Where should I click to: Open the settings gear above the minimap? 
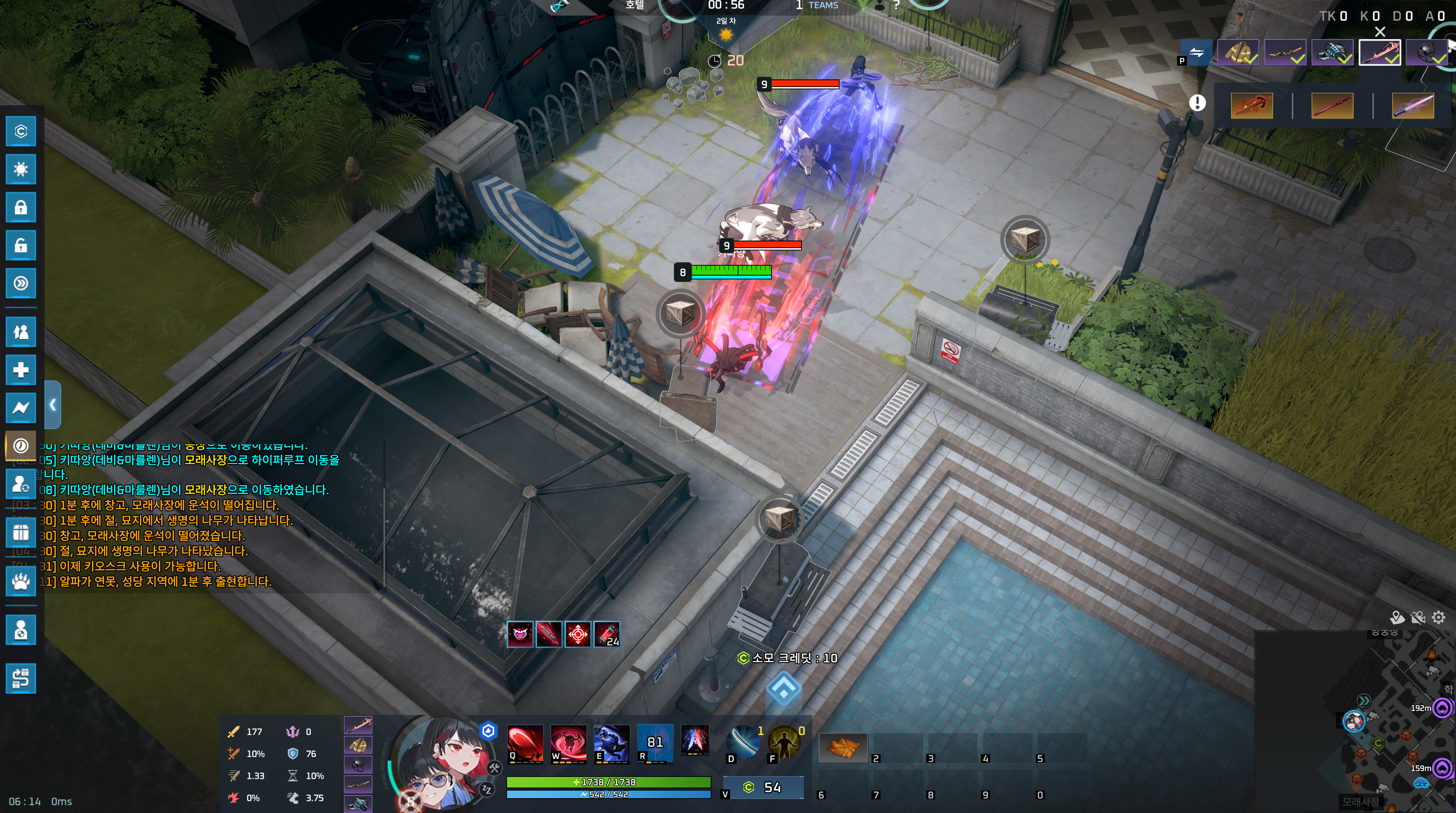click(1438, 617)
